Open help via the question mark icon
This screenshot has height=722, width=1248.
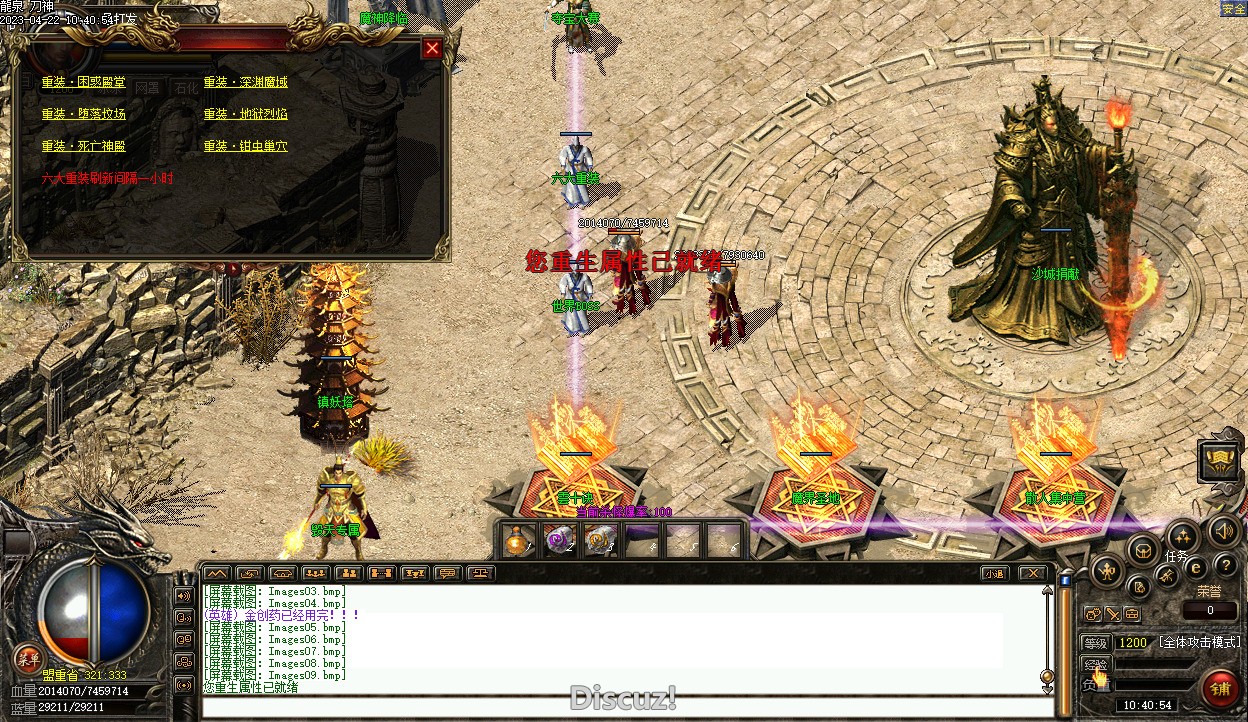point(1226,567)
